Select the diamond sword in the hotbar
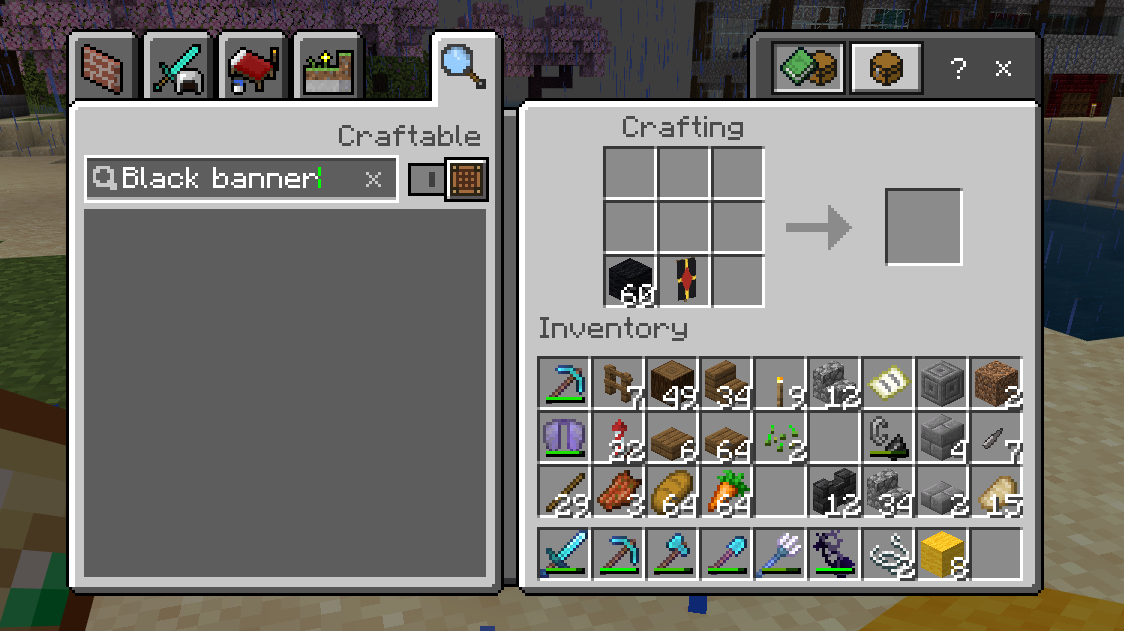Image resolution: width=1124 pixels, height=631 pixels. (564, 554)
